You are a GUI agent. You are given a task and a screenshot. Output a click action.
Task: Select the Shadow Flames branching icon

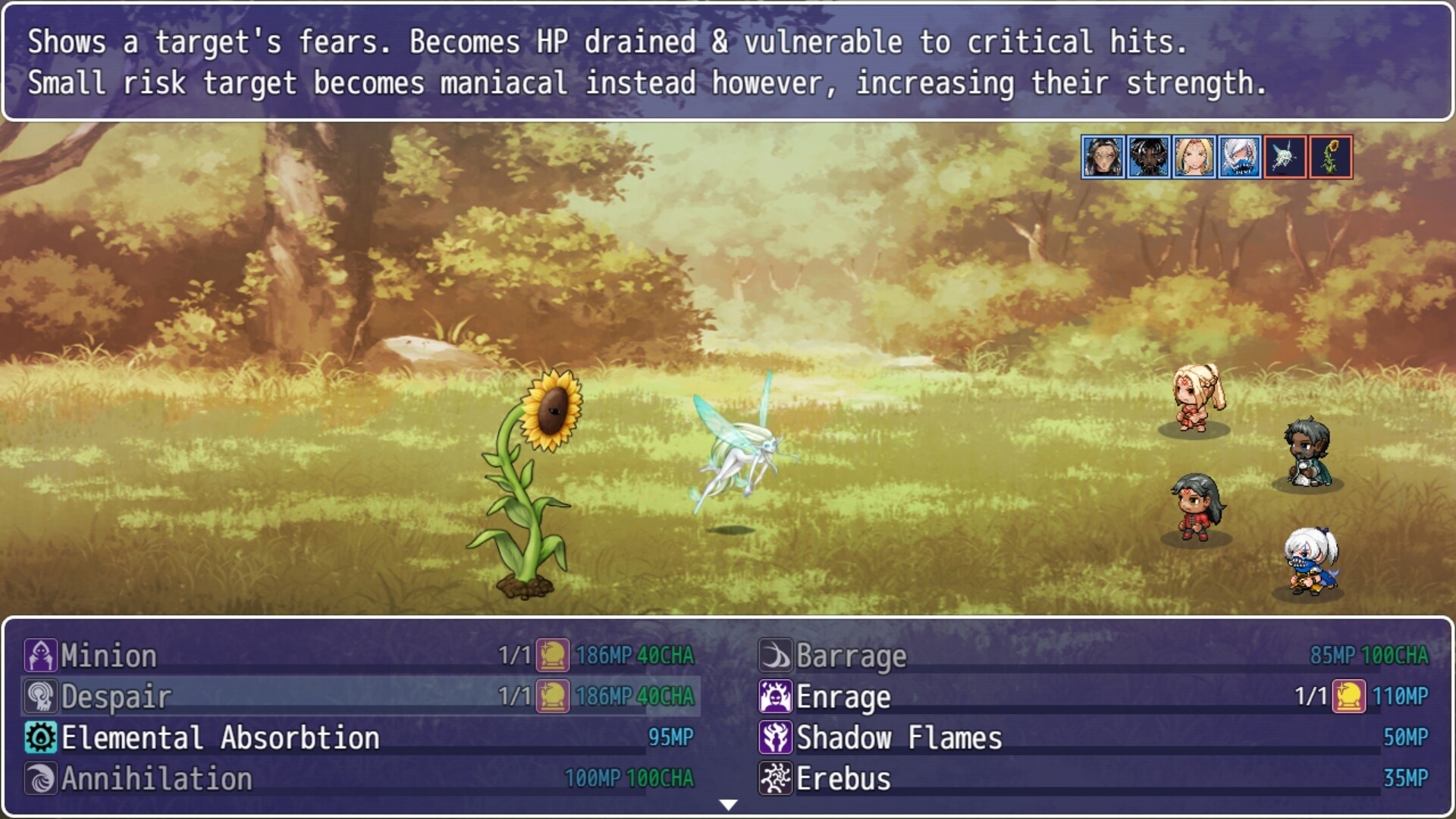(x=774, y=736)
